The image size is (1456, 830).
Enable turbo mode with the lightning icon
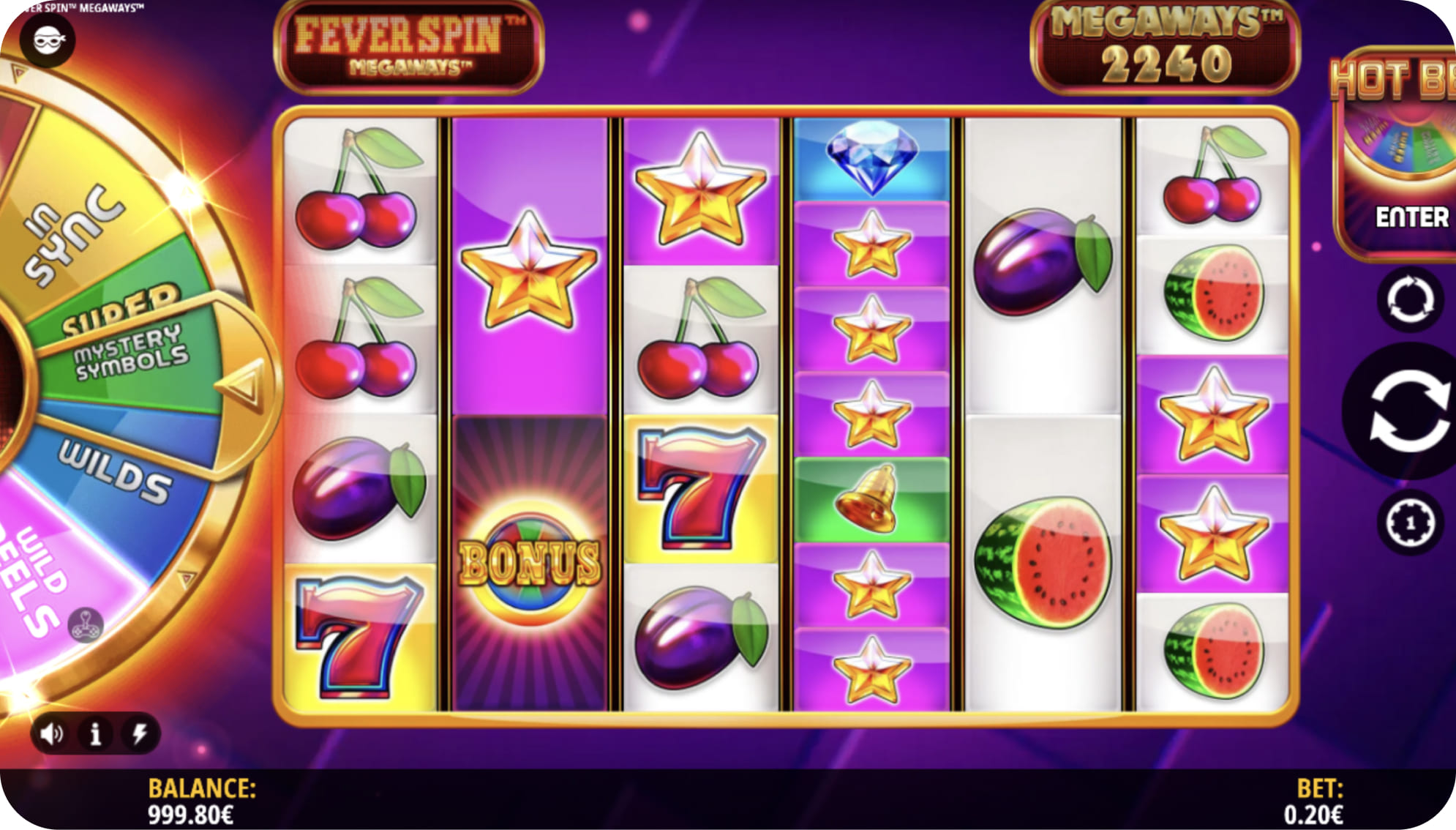(x=140, y=732)
